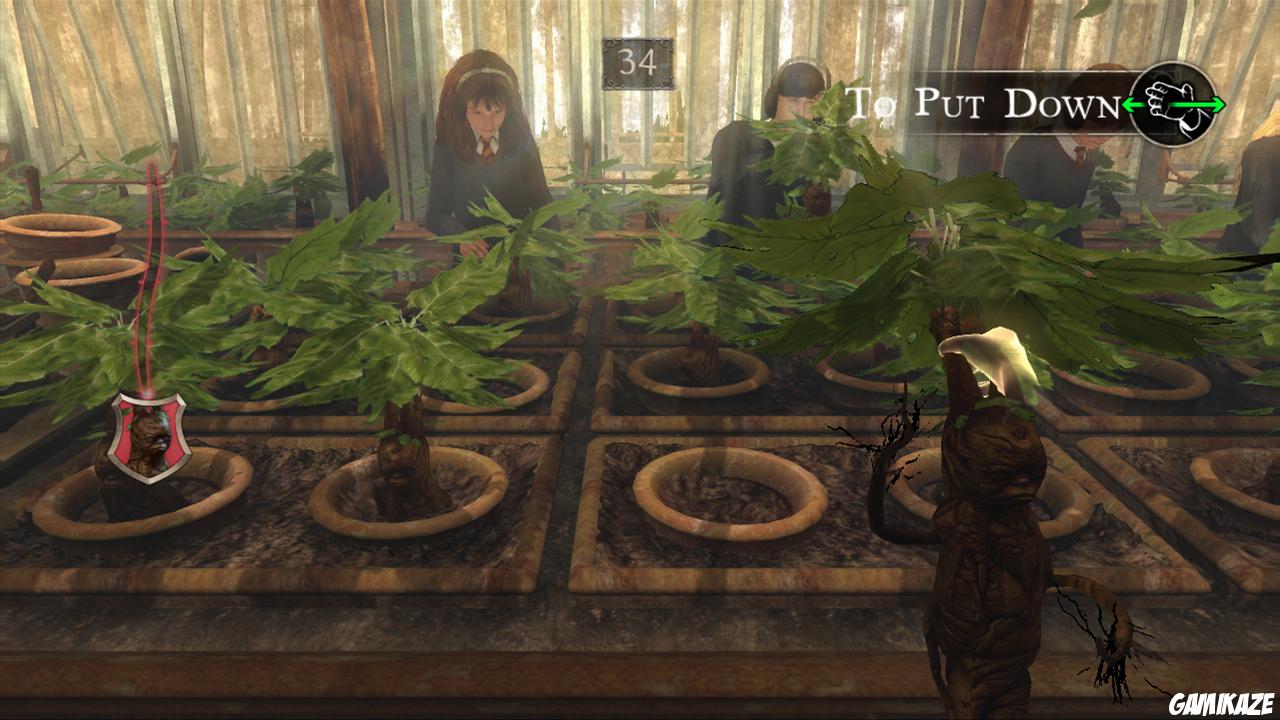This screenshot has width=1280, height=720.
Task: Toggle the red trail beam above the crest
Action: 150,270
